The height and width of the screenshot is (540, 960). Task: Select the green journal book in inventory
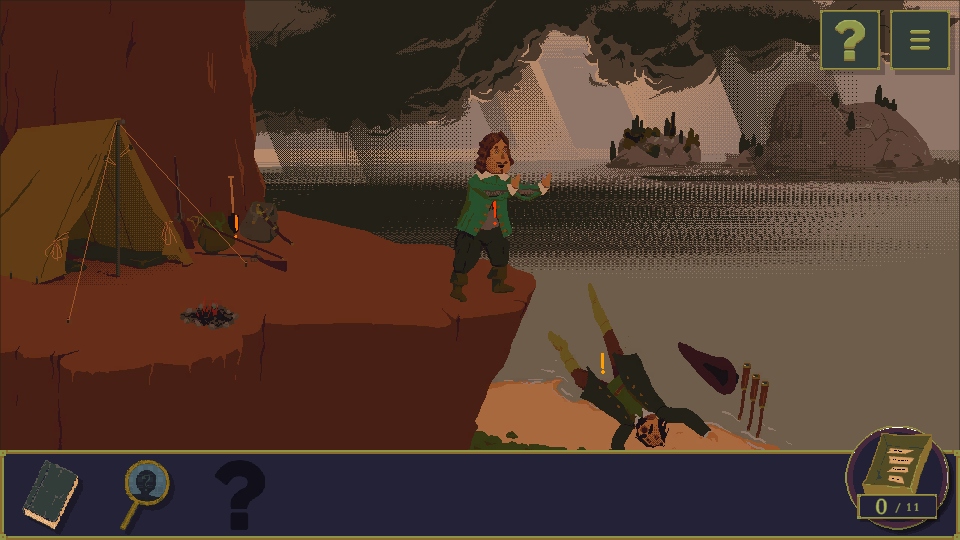pyautogui.click(x=52, y=494)
